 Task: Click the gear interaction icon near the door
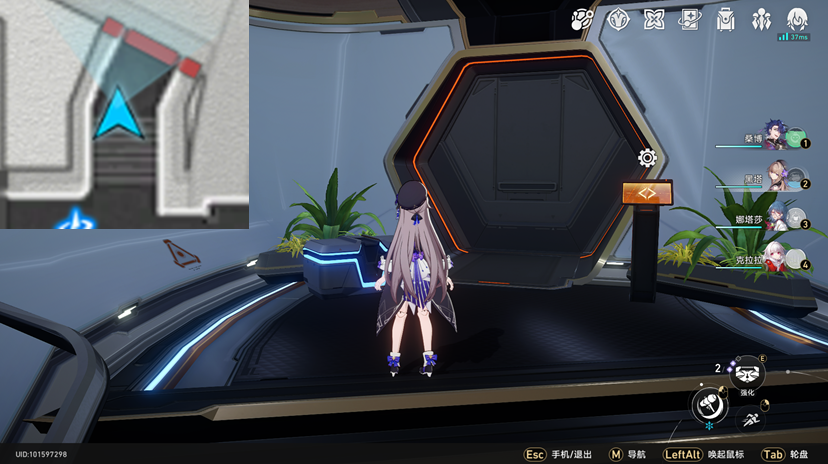coord(647,158)
